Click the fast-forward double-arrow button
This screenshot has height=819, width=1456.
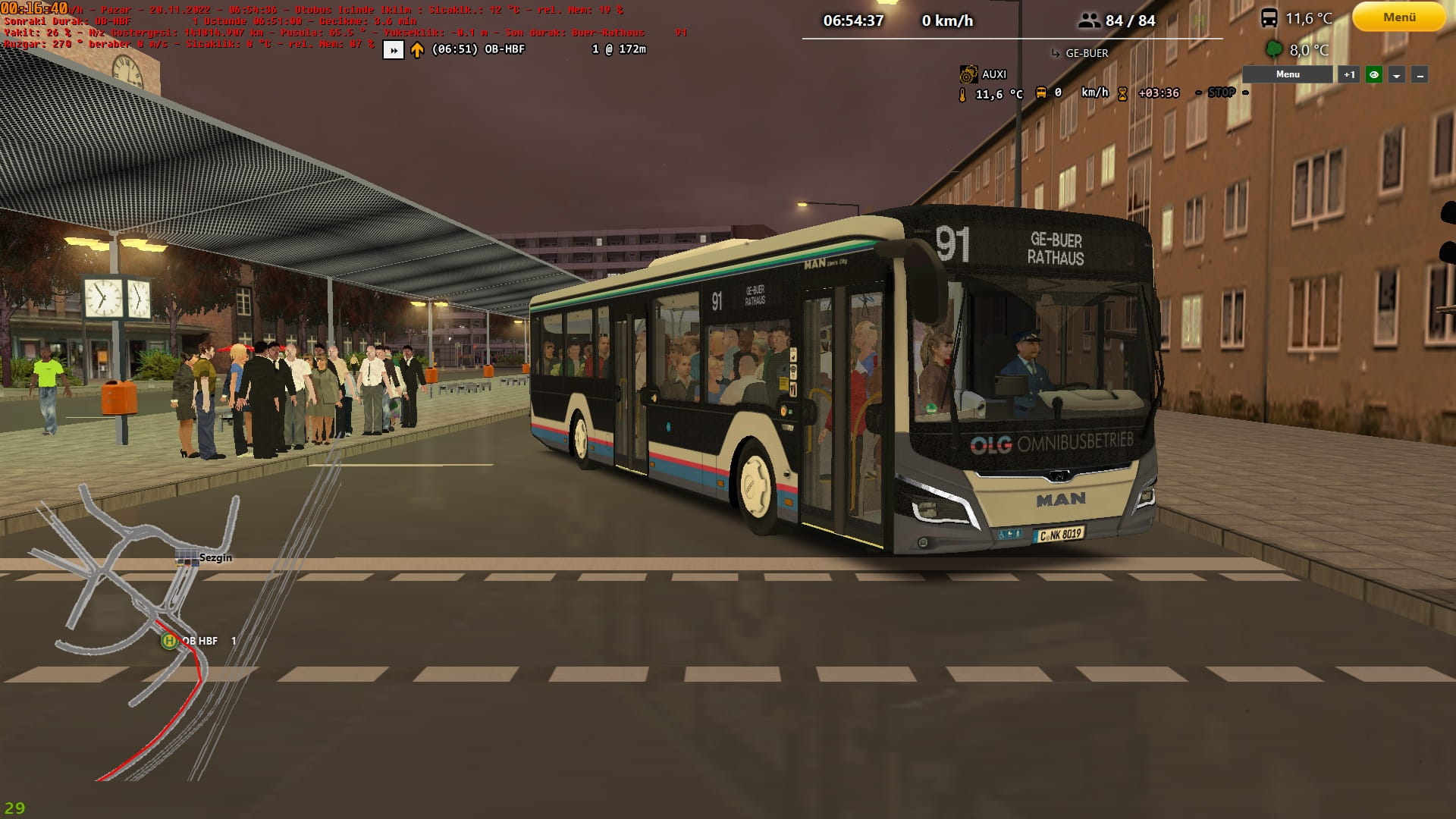coord(393,50)
